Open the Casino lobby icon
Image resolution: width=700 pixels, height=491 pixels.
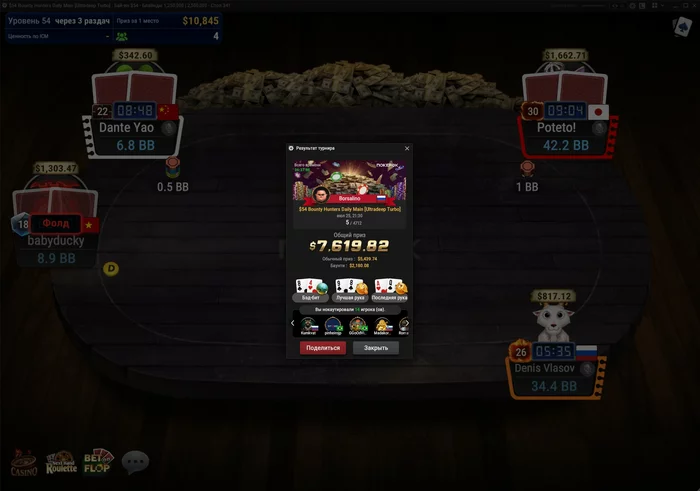click(23, 462)
